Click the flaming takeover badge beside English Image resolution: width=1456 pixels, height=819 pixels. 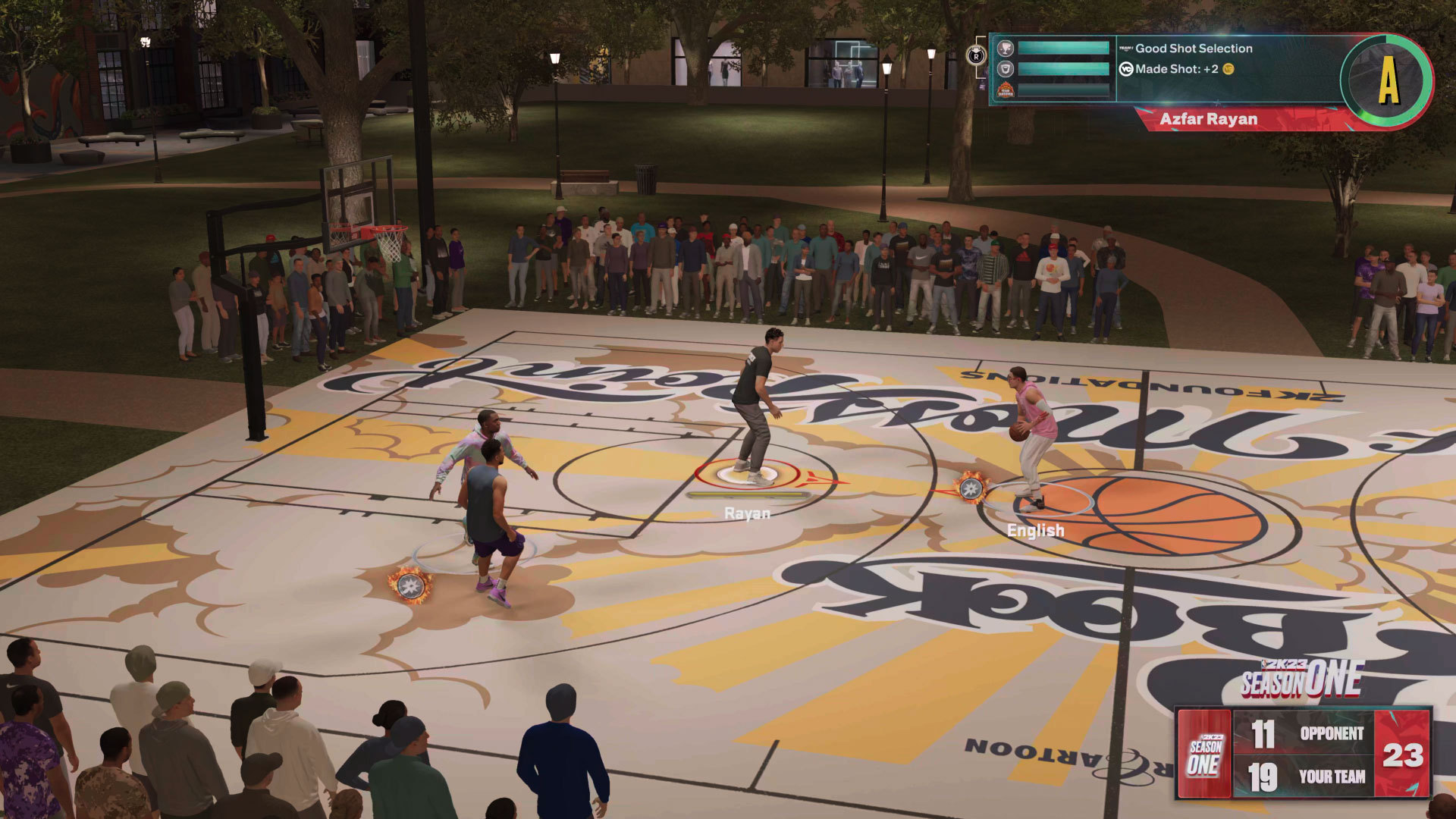pos(971,488)
